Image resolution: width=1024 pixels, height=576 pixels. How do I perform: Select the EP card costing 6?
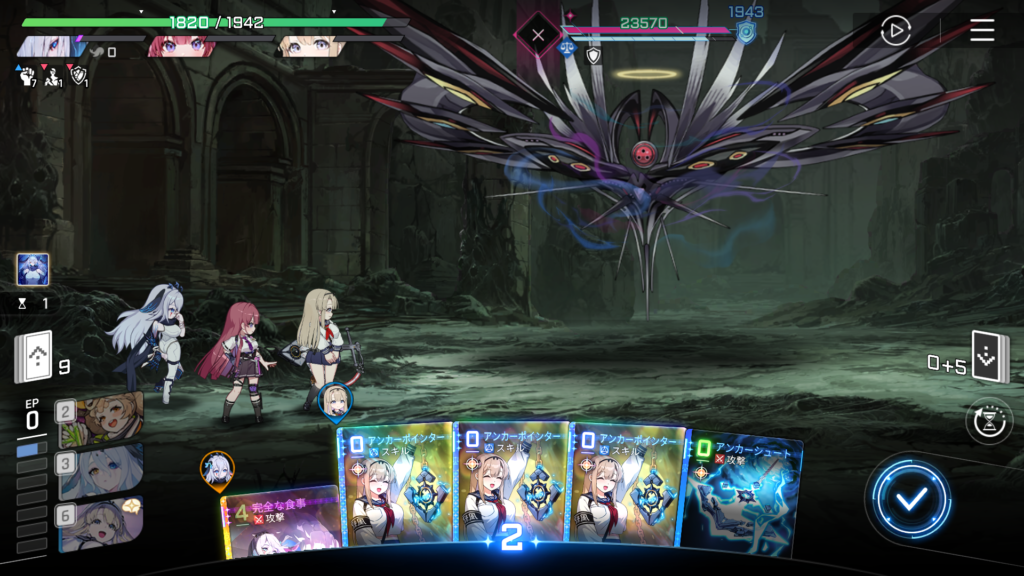click(x=100, y=522)
